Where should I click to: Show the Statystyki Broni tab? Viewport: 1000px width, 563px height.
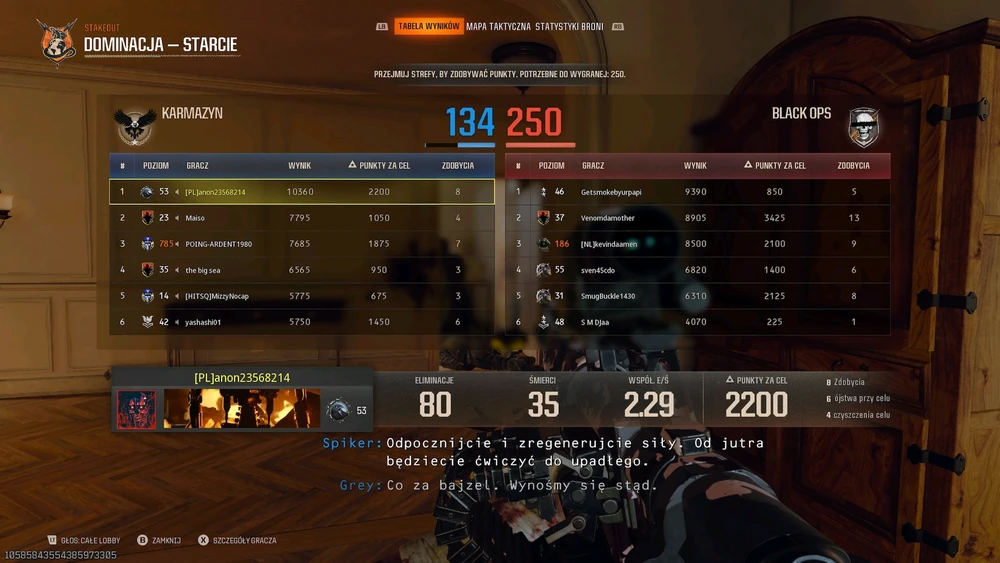pos(569,26)
